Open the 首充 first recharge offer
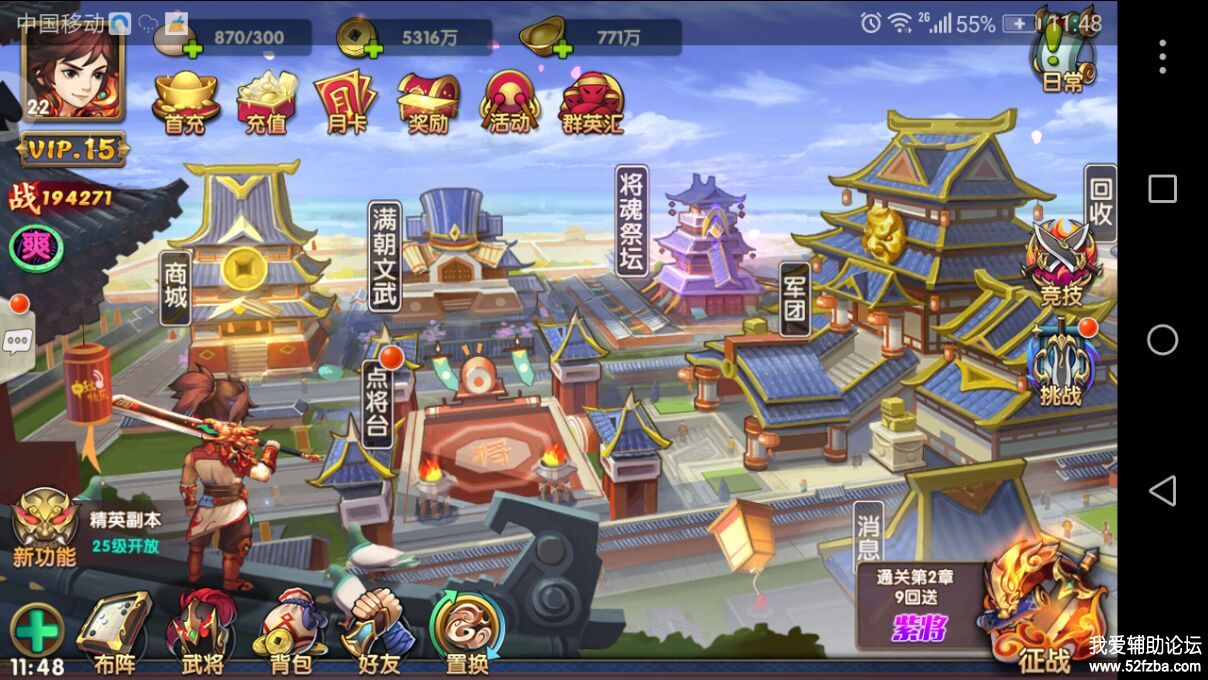Screen dimensions: 1208x680 pyautogui.click(x=186, y=102)
